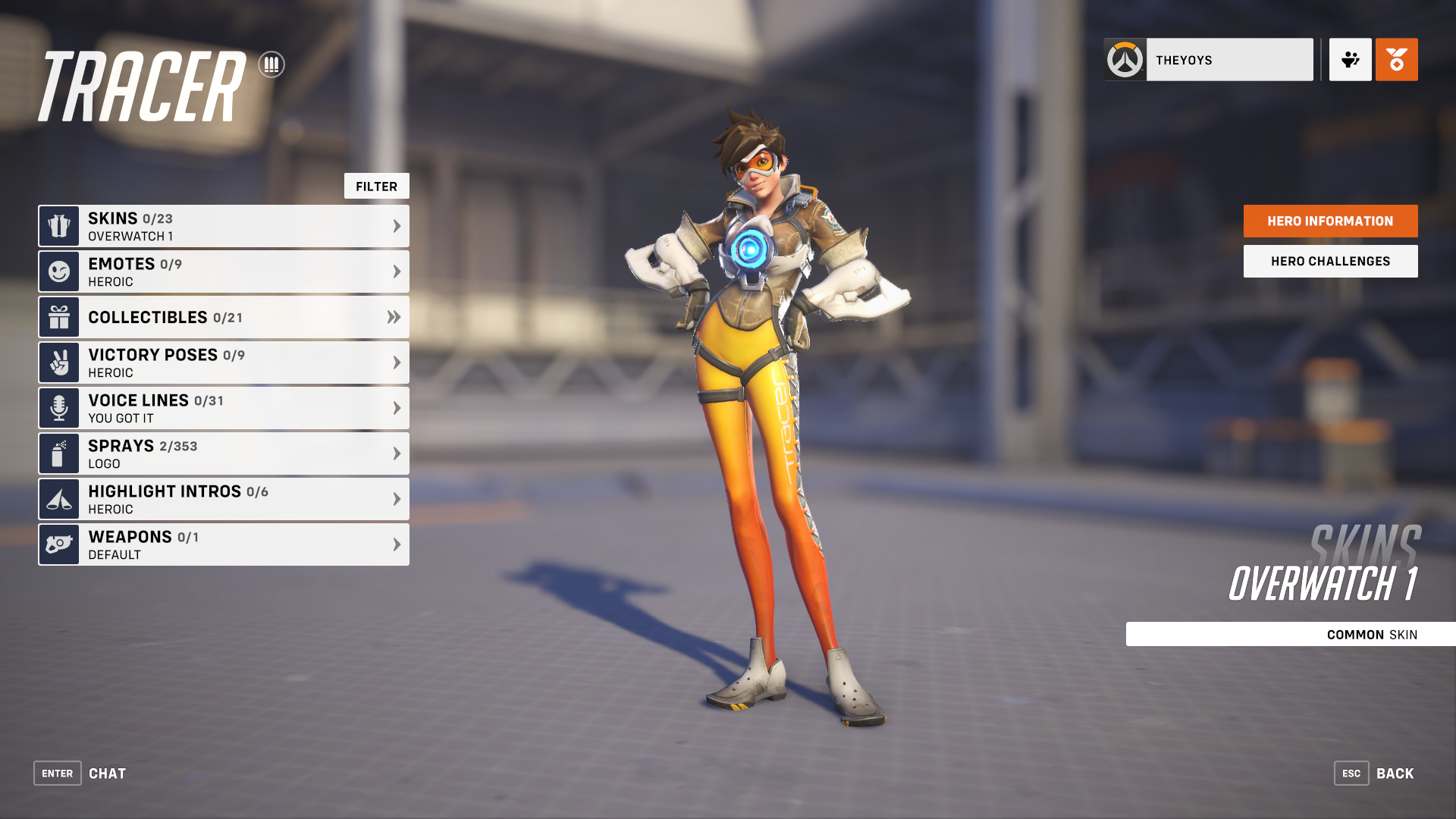Screen dimensions: 1456x819
Task: Click the Highlight Intros icon
Action: click(x=58, y=498)
